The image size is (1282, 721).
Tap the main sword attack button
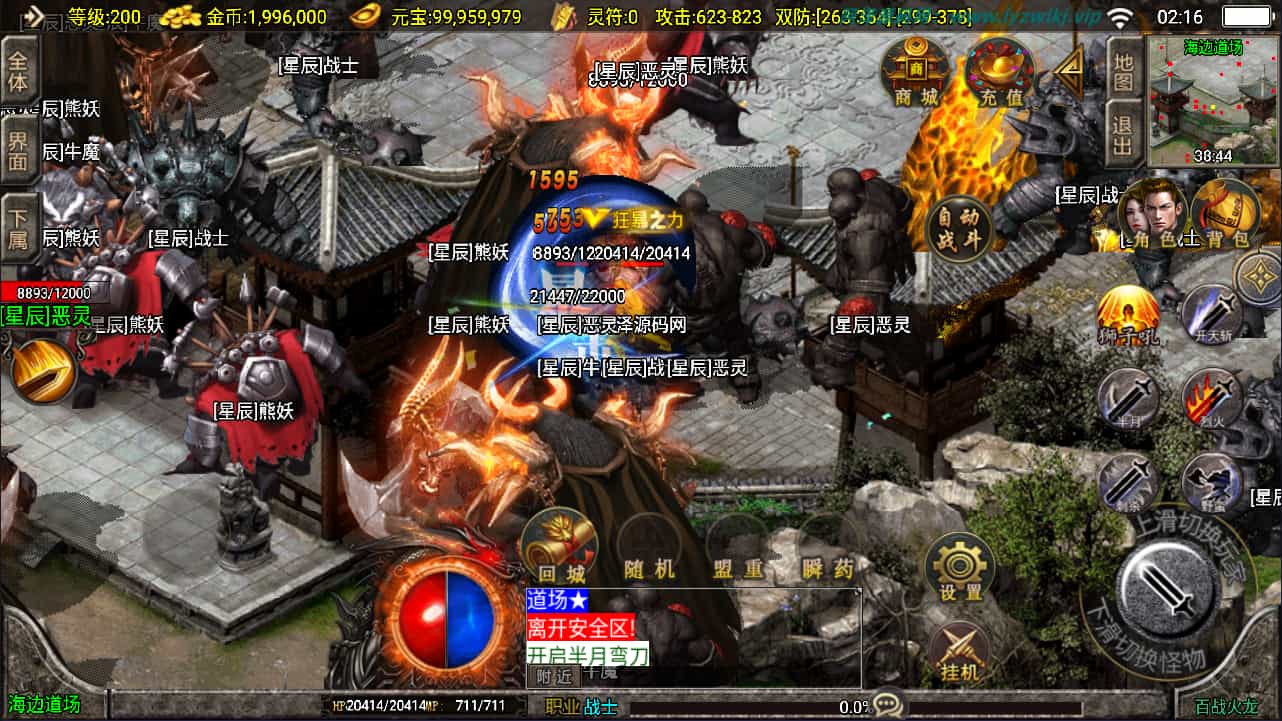1168,588
